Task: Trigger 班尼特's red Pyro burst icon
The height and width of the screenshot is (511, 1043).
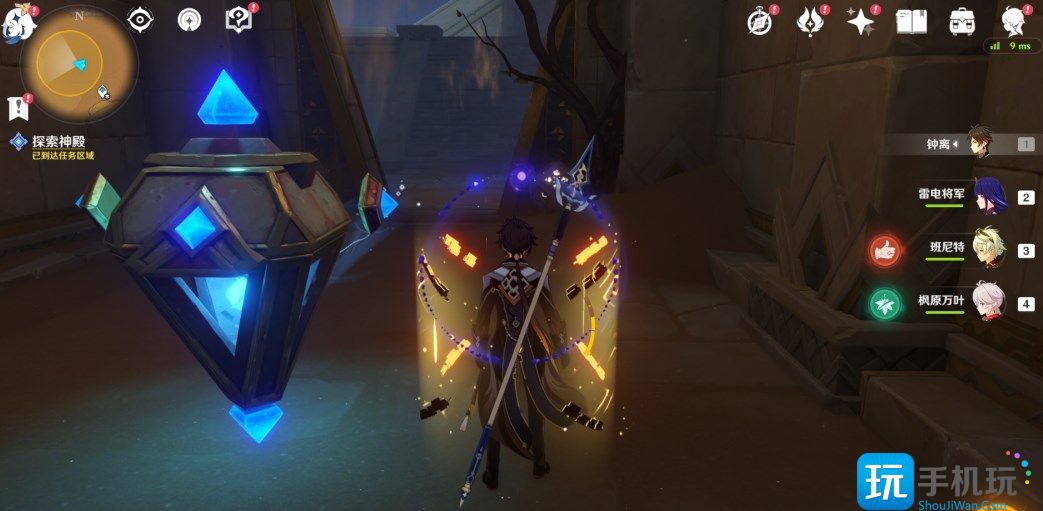Action: pos(884,251)
